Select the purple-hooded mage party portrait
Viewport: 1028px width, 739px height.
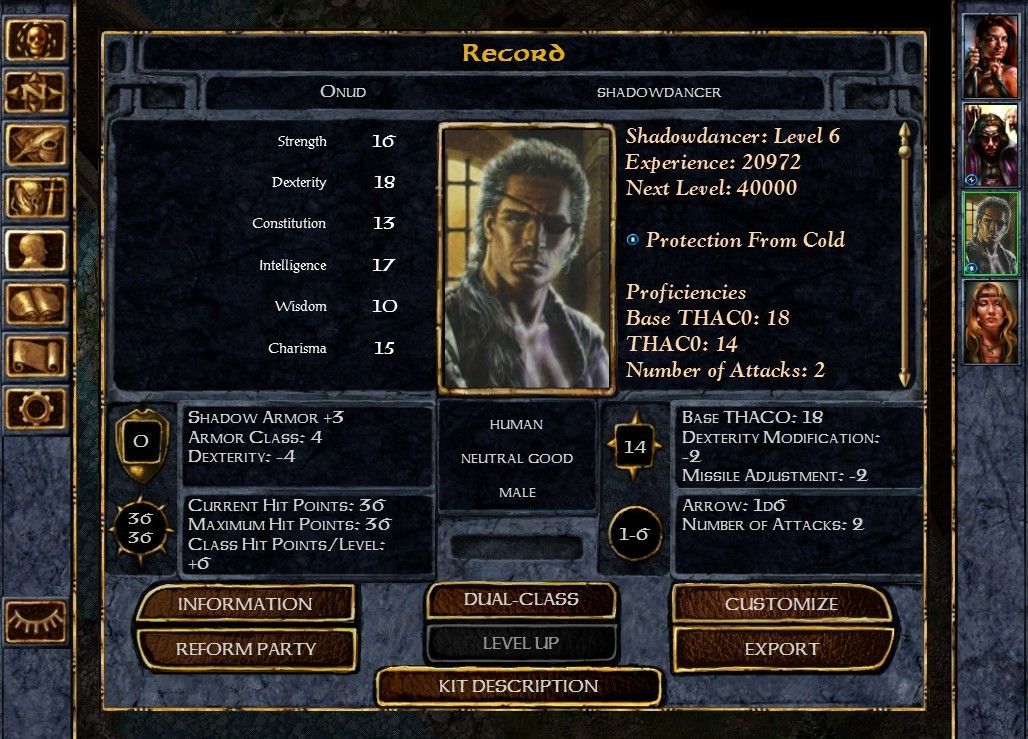[x=990, y=145]
